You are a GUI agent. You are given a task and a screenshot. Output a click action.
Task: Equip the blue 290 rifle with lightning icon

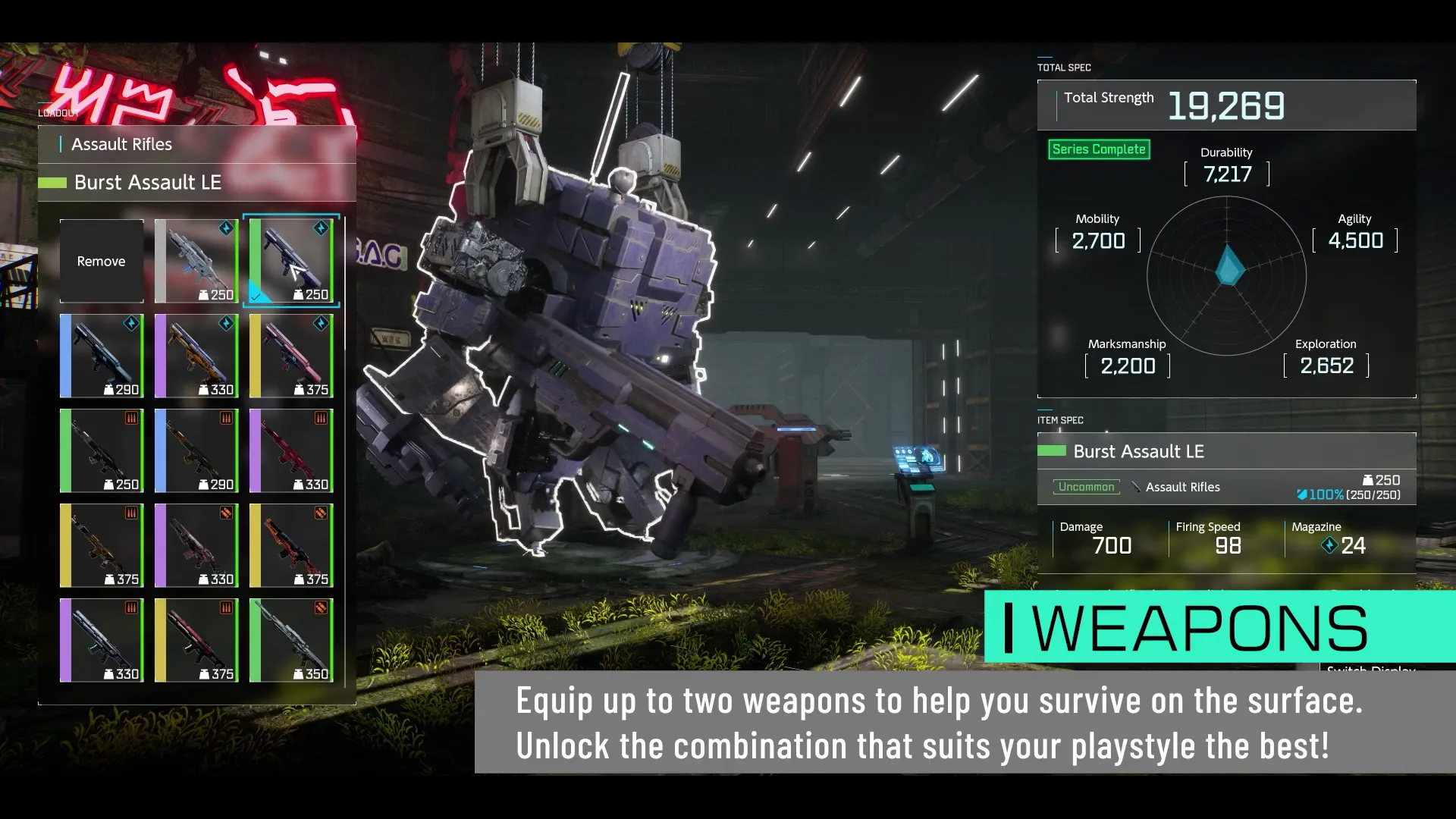(x=102, y=356)
